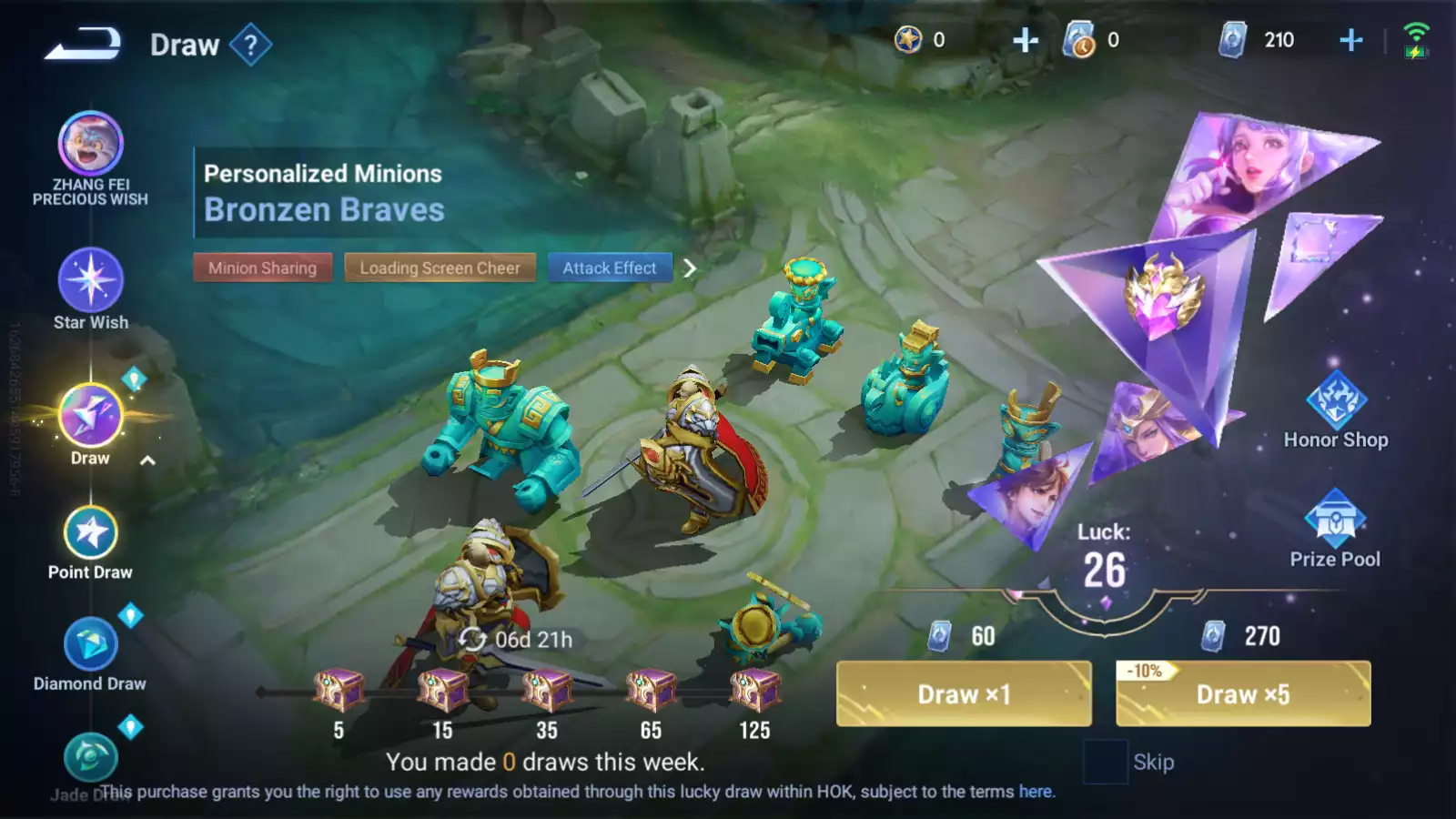Open the terms via the here link
The image size is (1456, 819).
click(x=1036, y=792)
